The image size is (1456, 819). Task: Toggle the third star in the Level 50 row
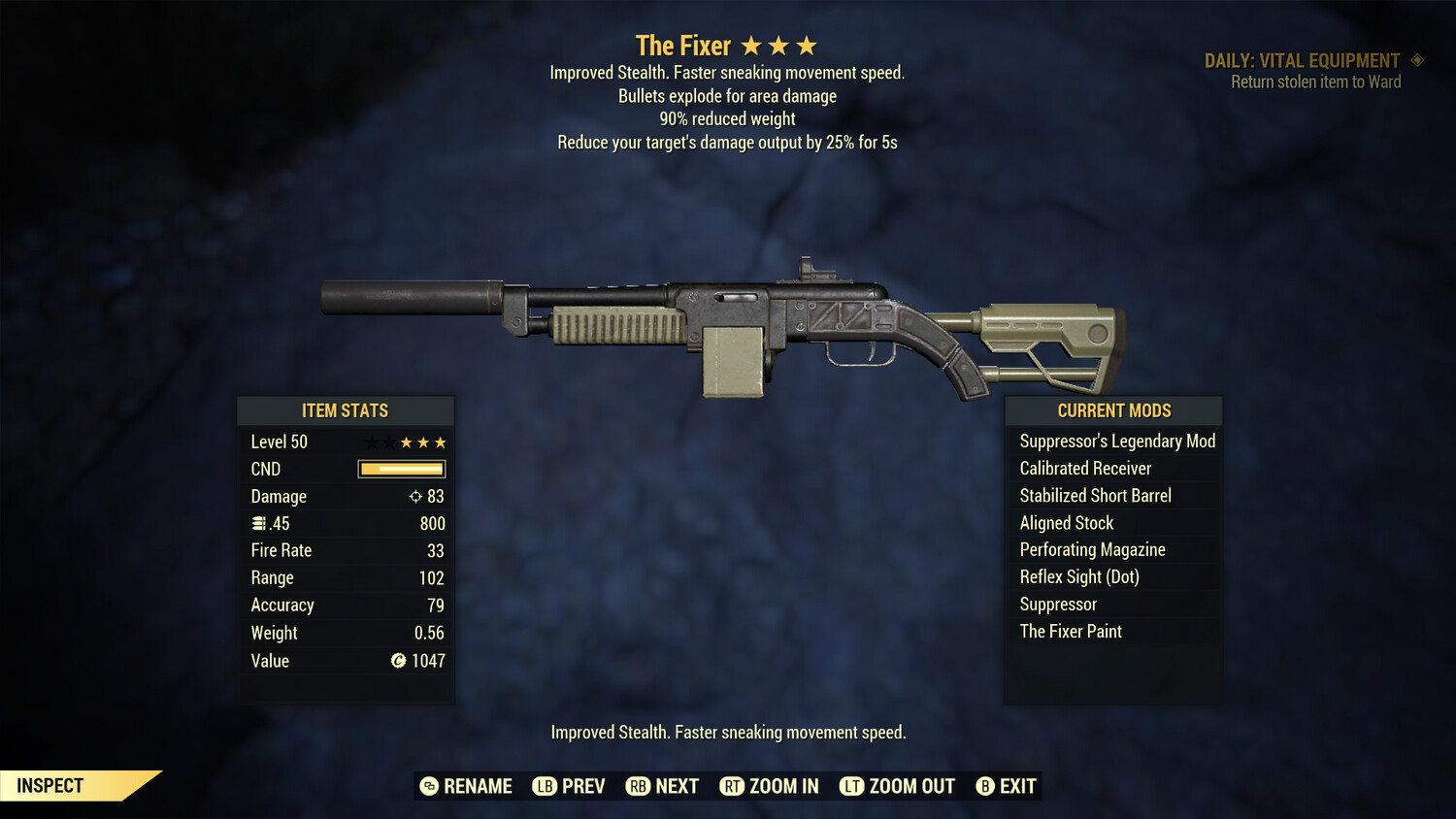[441, 442]
